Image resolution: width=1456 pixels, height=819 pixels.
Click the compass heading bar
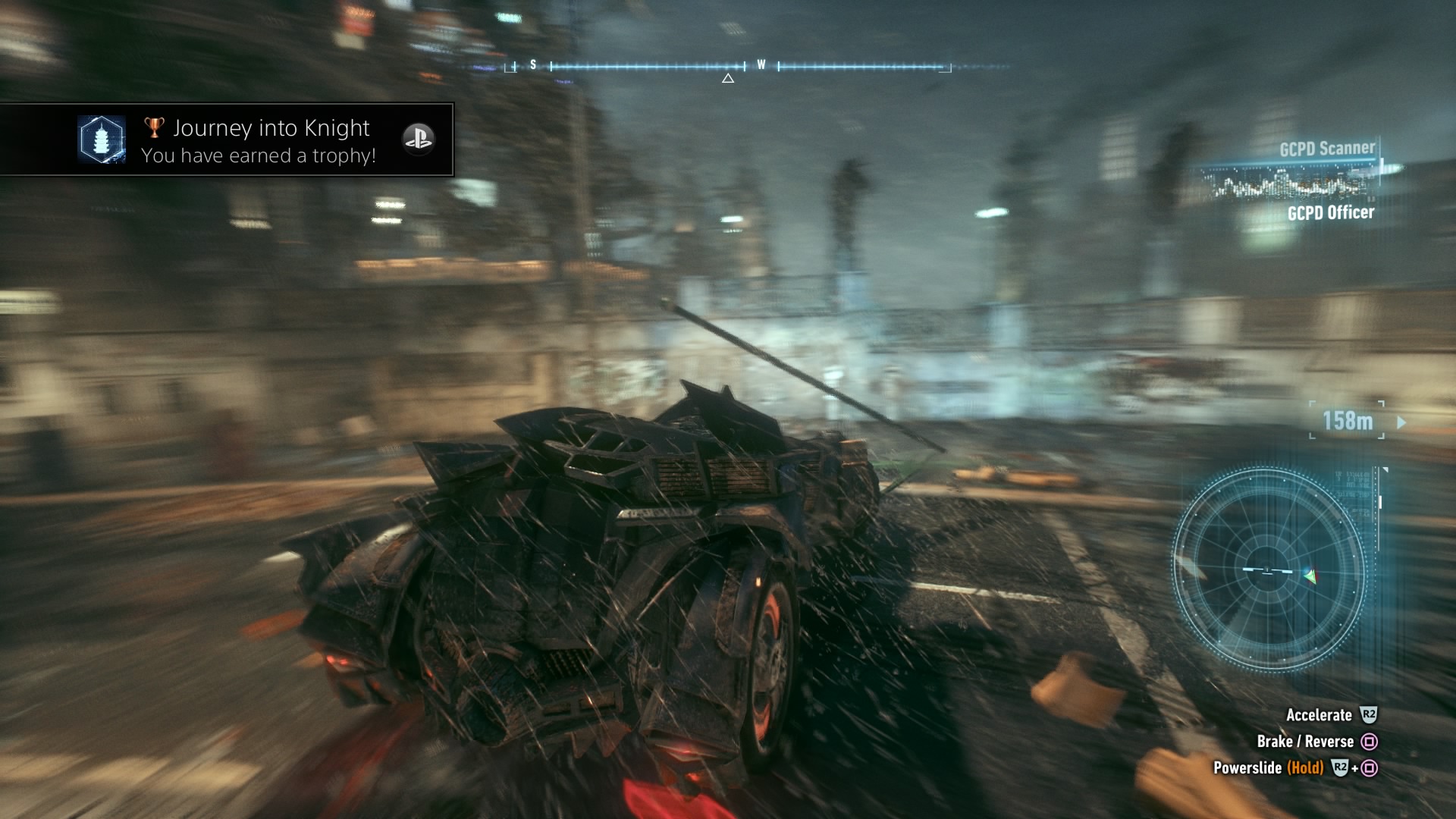pyautogui.click(x=728, y=67)
